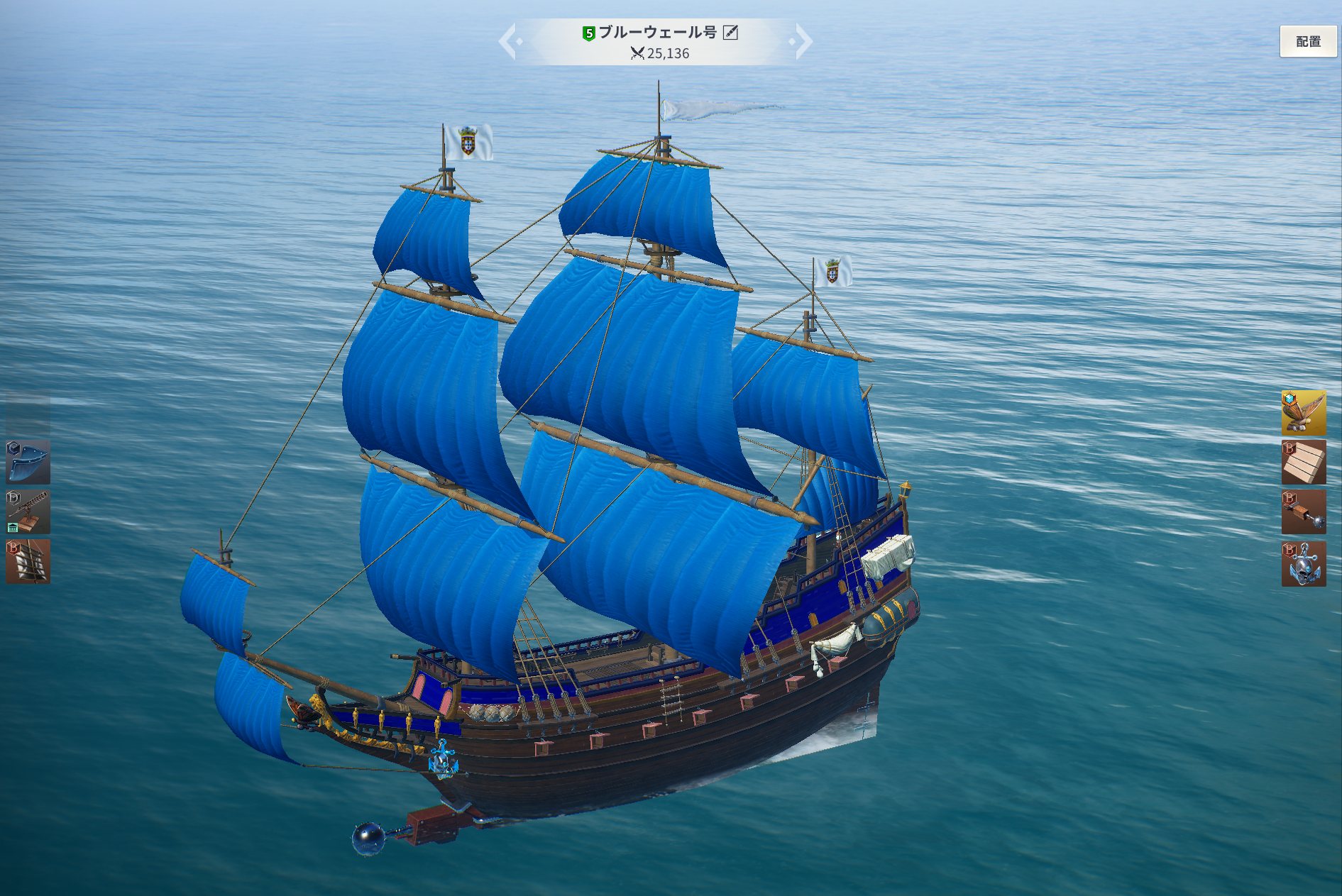Edit the ship name with the pencil icon
The width and height of the screenshot is (1342, 896).
click(730, 33)
